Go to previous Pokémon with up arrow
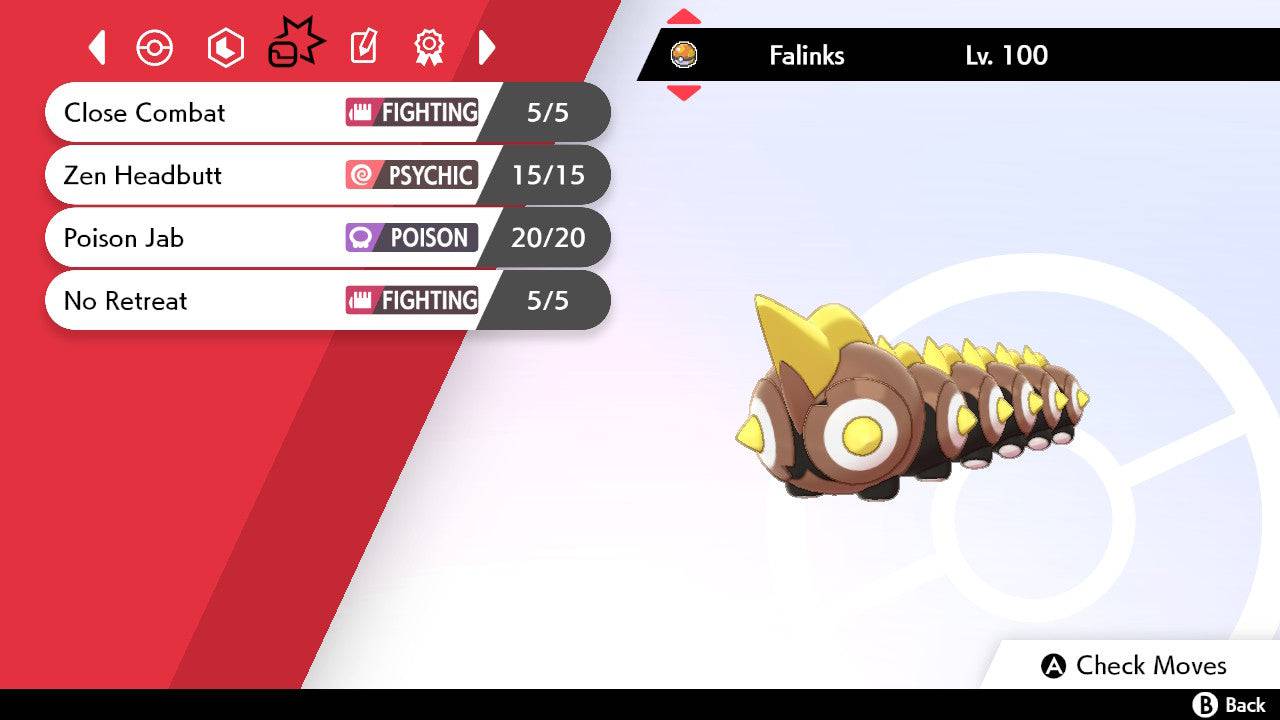This screenshot has height=720, width=1280. click(684, 17)
